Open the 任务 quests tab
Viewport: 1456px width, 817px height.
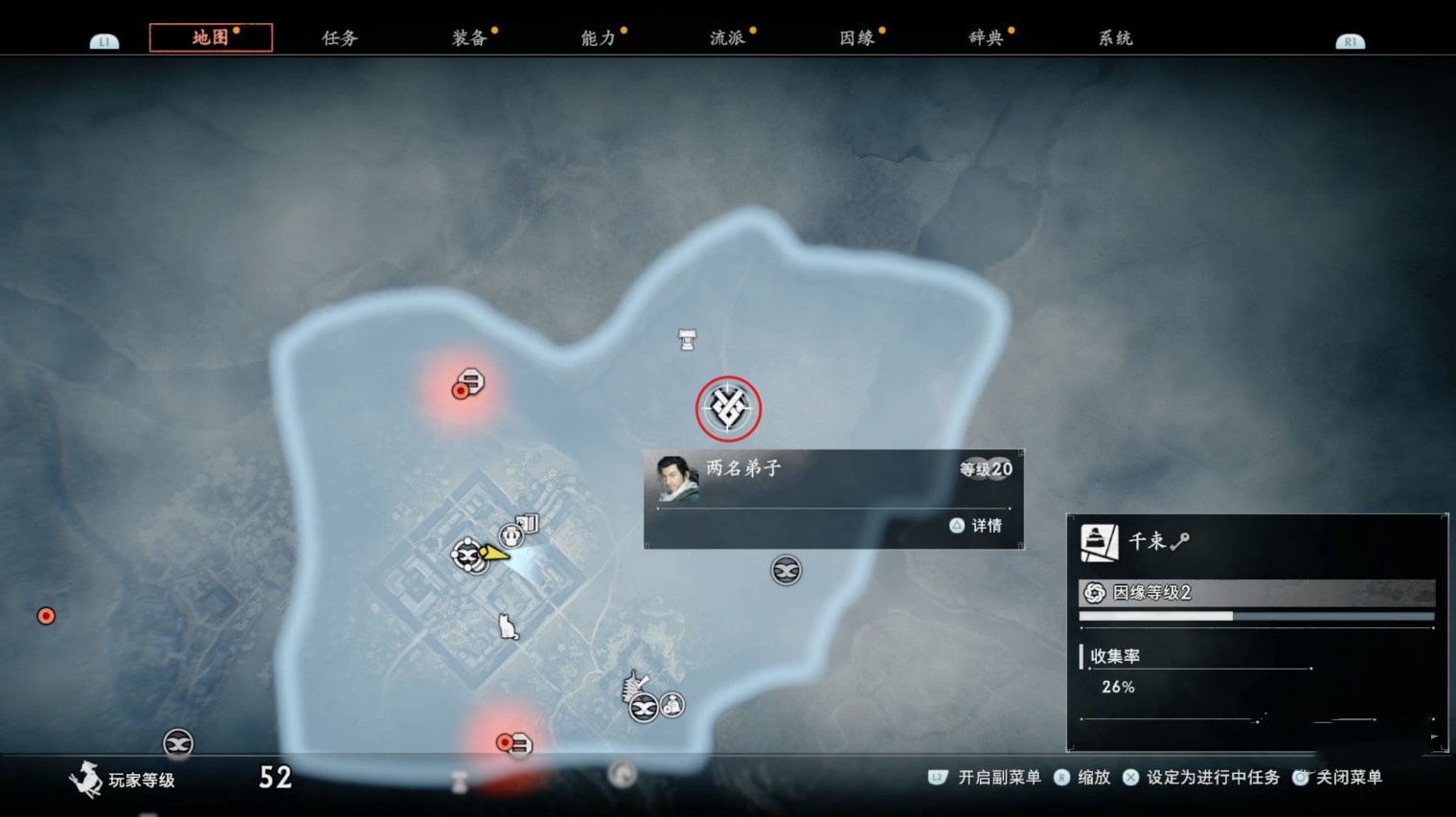pos(340,38)
